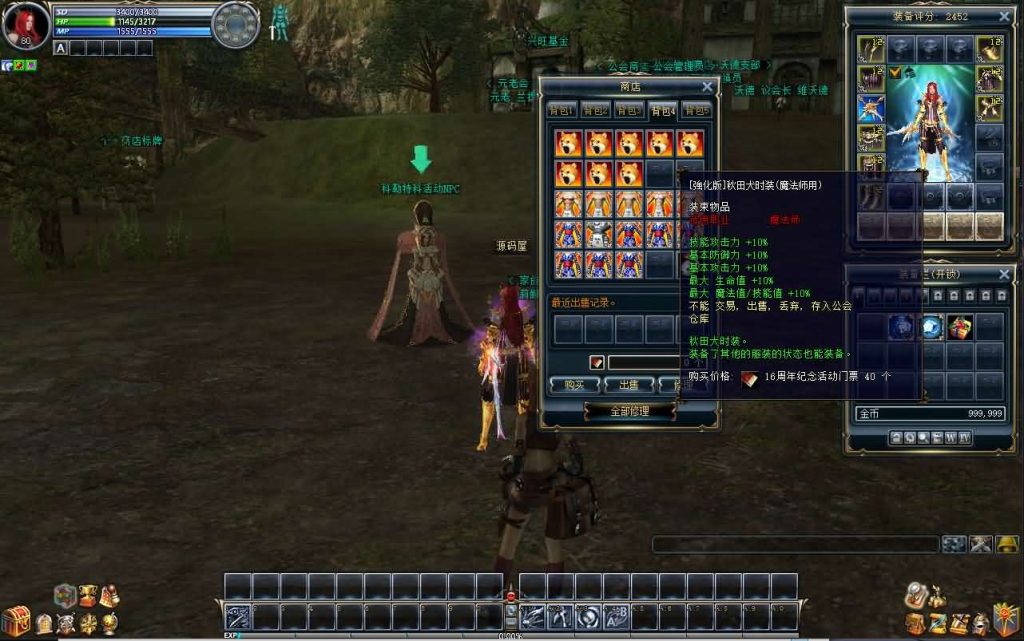The height and width of the screenshot is (641, 1024).
Task: Click the 购买 (buy) button
Action: tap(574, 384)
